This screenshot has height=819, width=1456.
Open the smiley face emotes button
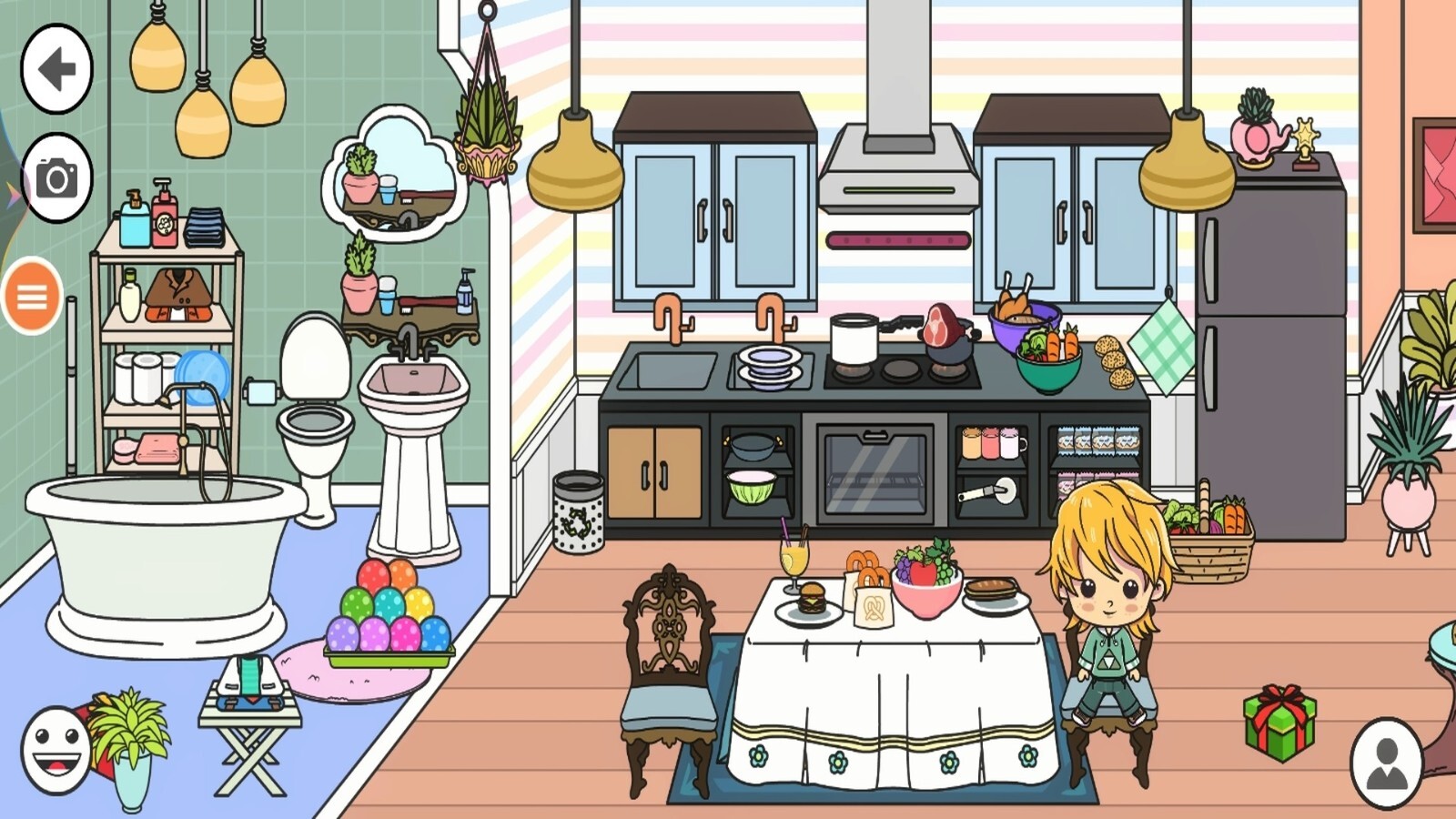(x=56, y=752)
